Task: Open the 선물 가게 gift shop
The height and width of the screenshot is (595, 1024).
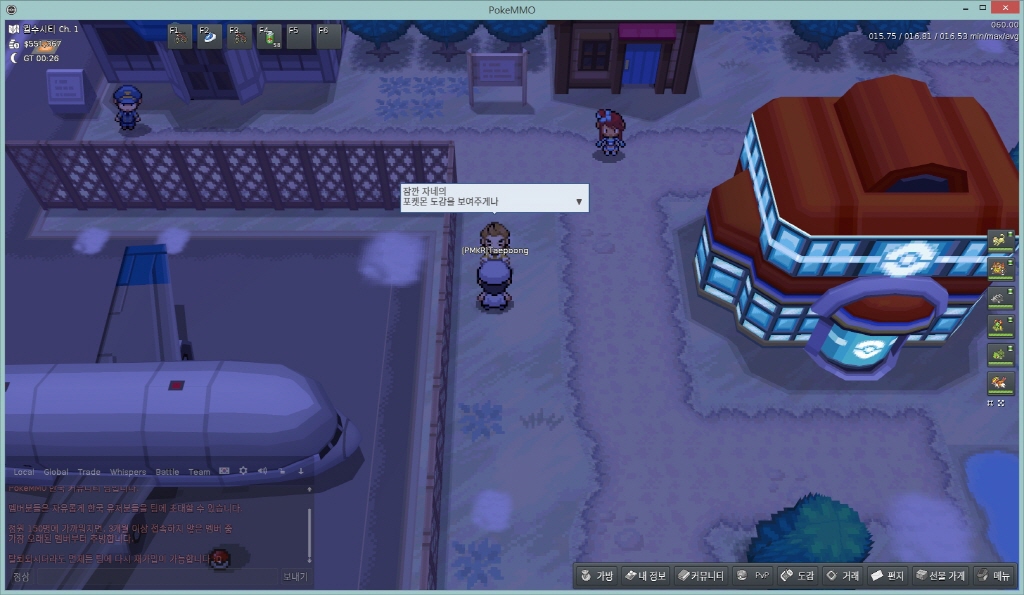Action: coord(940,576)
